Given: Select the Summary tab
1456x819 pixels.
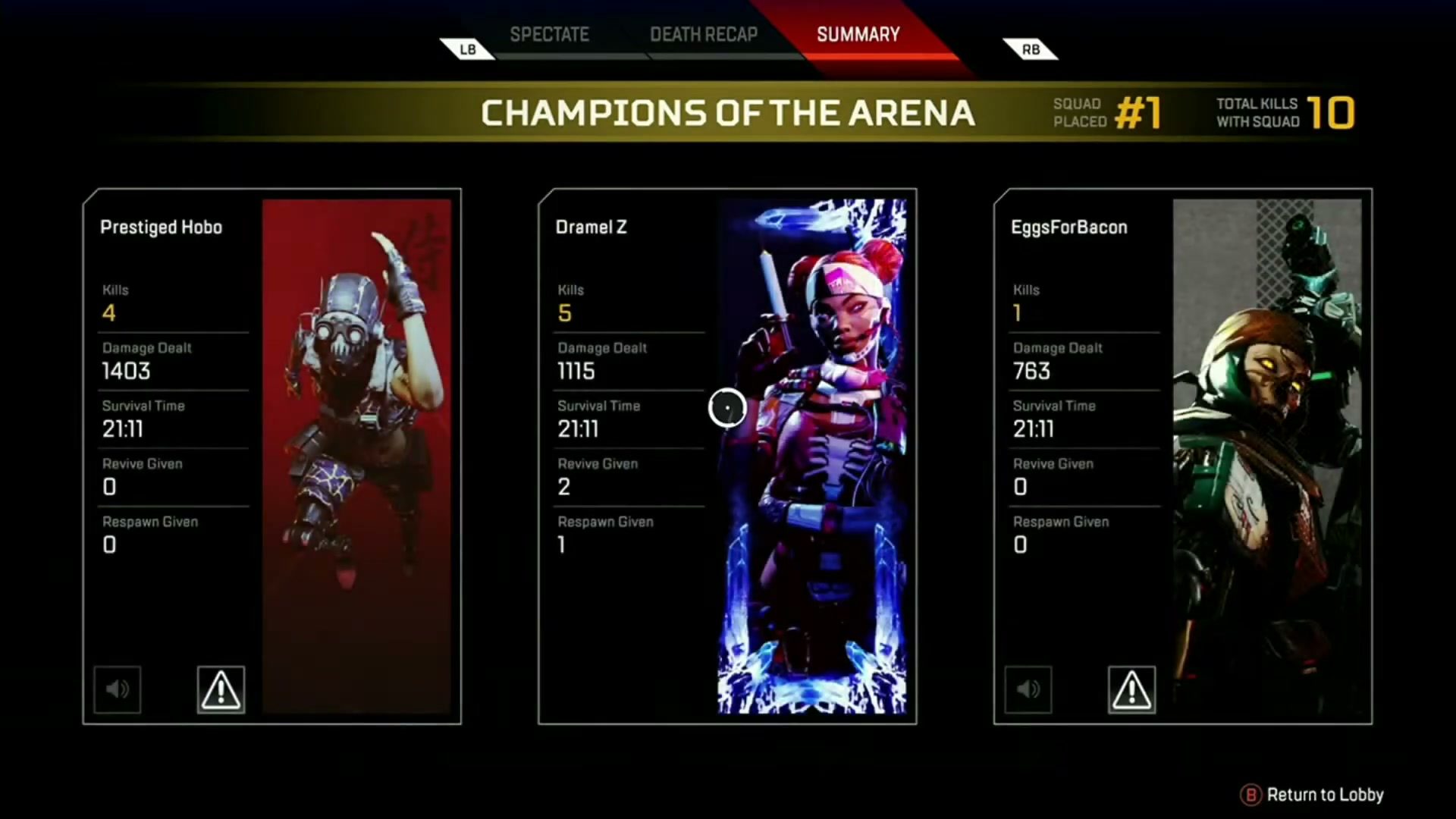Looking at the screenshot, I should (858, 35).
